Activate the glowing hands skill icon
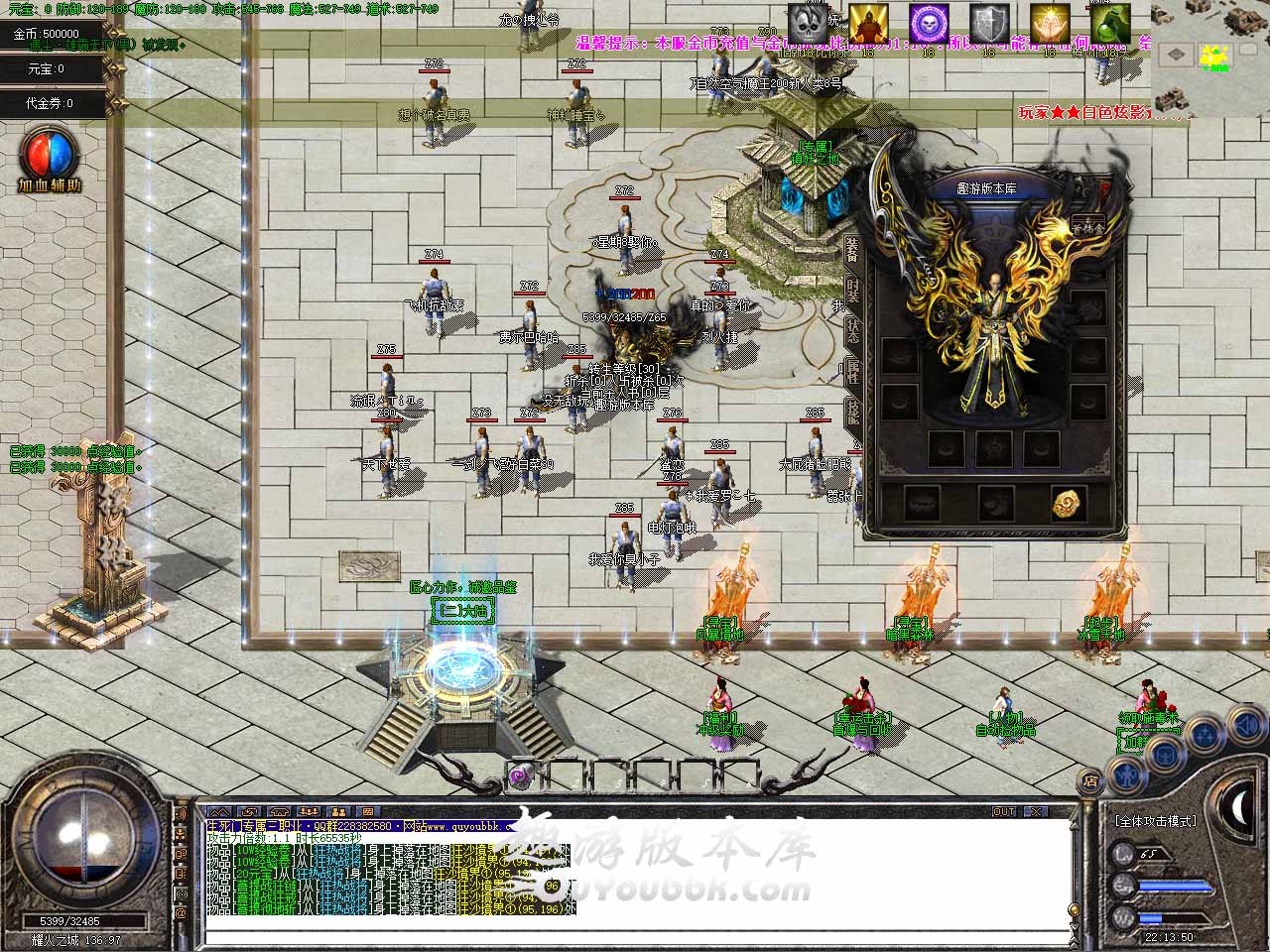This screenshot has width=1270, height=952. tap(1049, 24)
